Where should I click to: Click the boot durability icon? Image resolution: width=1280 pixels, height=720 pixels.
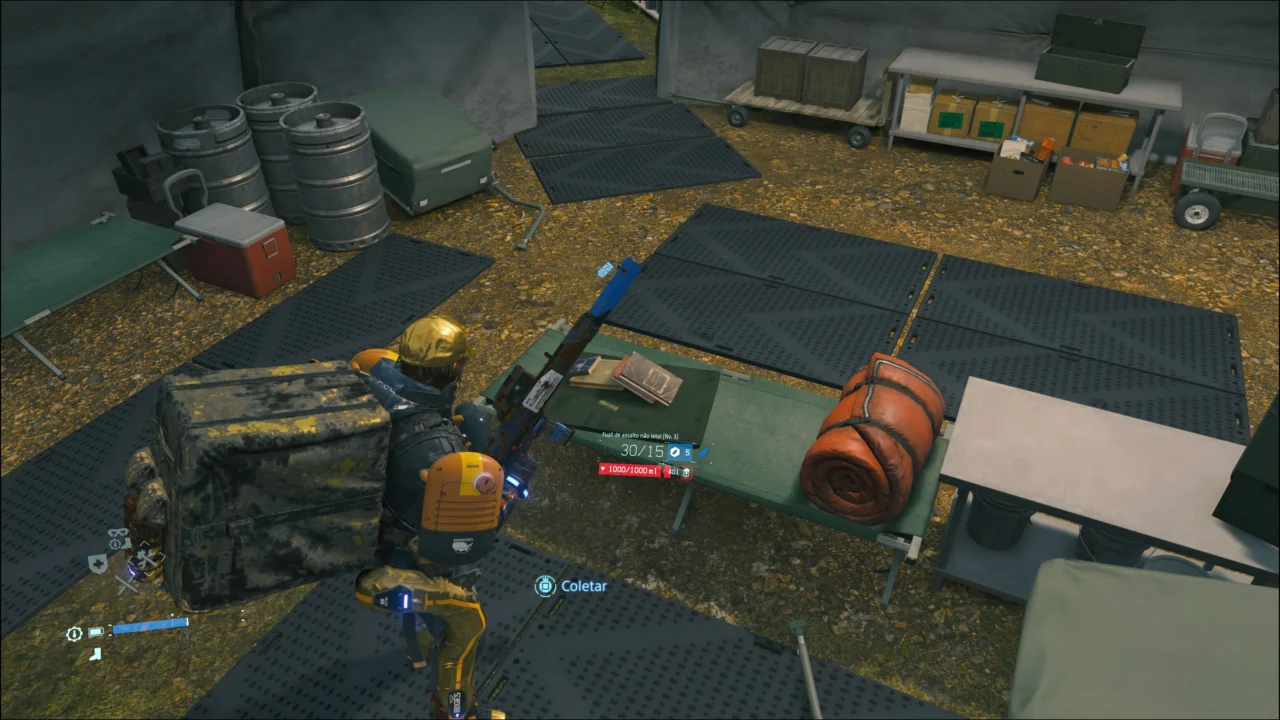click(x=94, y=654)
